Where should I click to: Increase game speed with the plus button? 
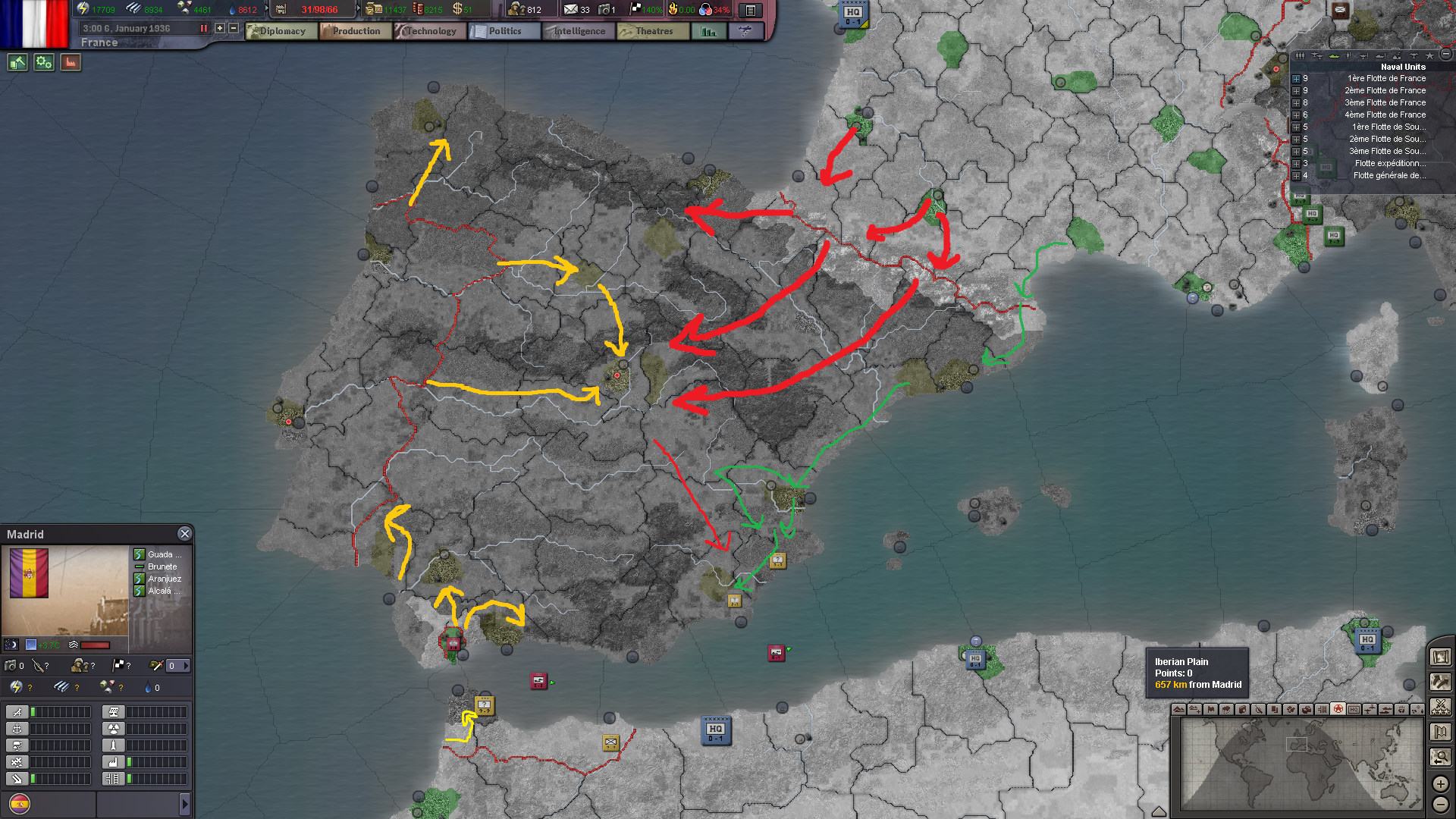[219, 29]
